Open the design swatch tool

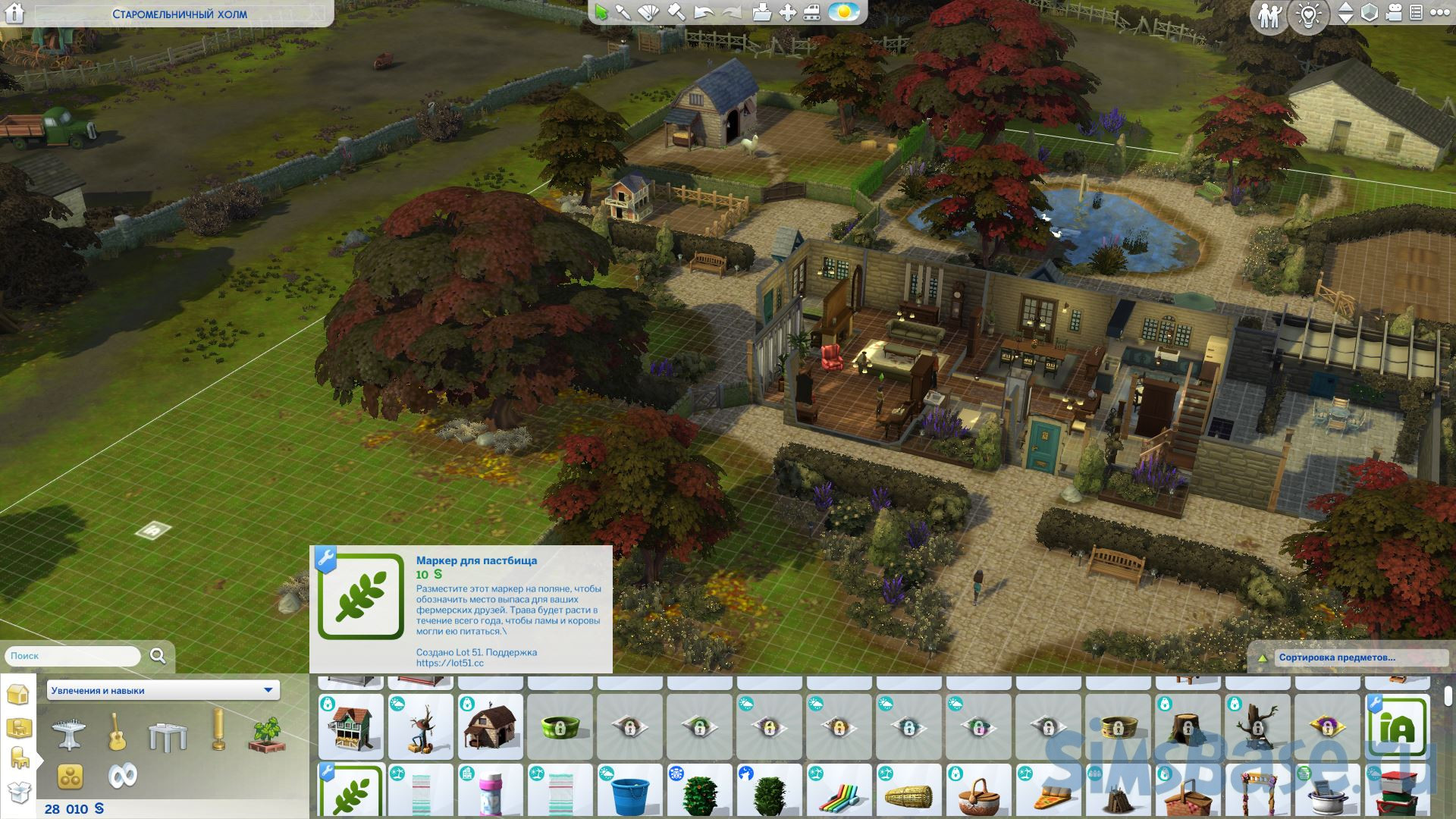click(650, 13)
